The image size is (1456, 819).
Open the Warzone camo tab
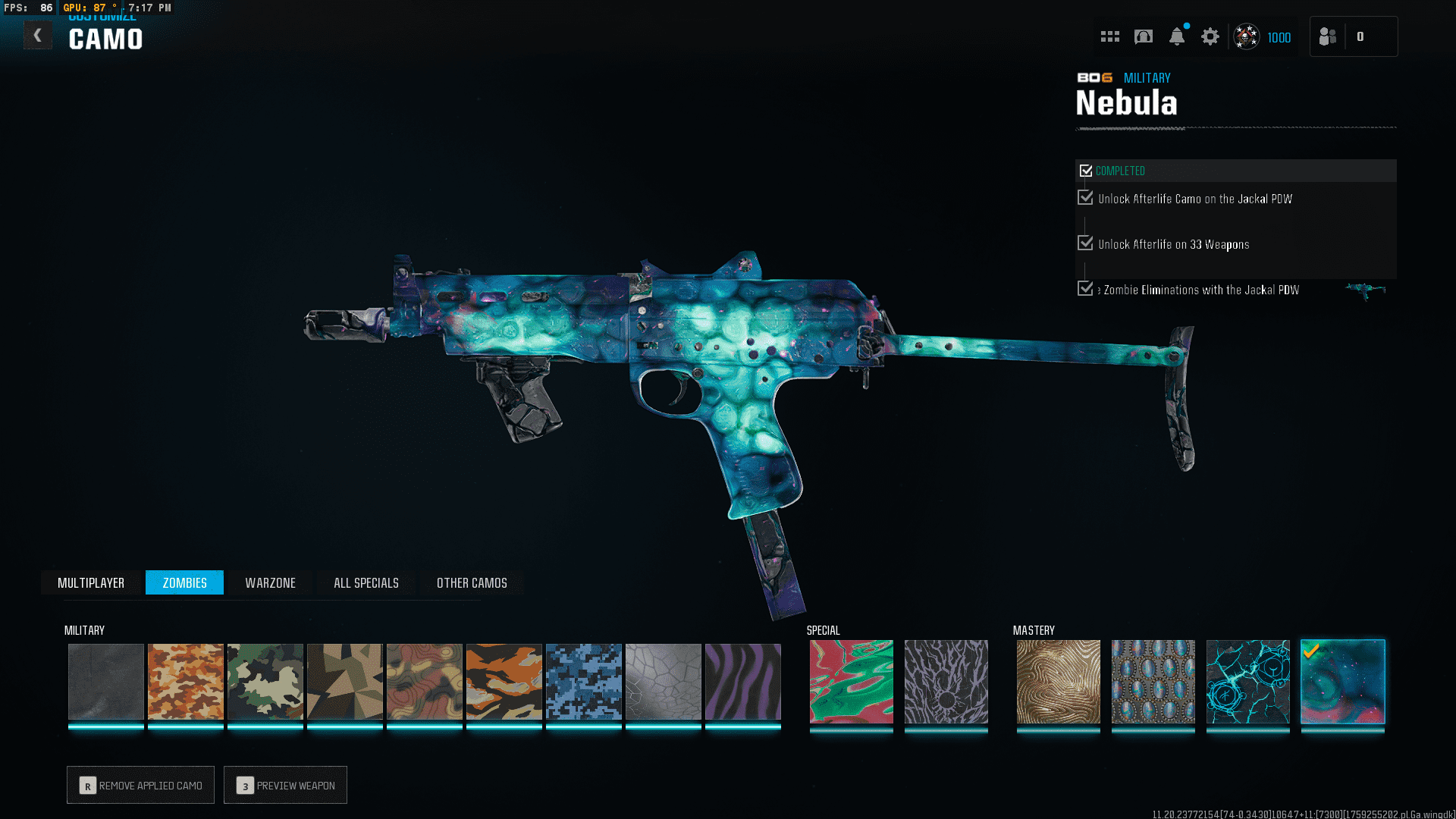[x=270, y=582]
